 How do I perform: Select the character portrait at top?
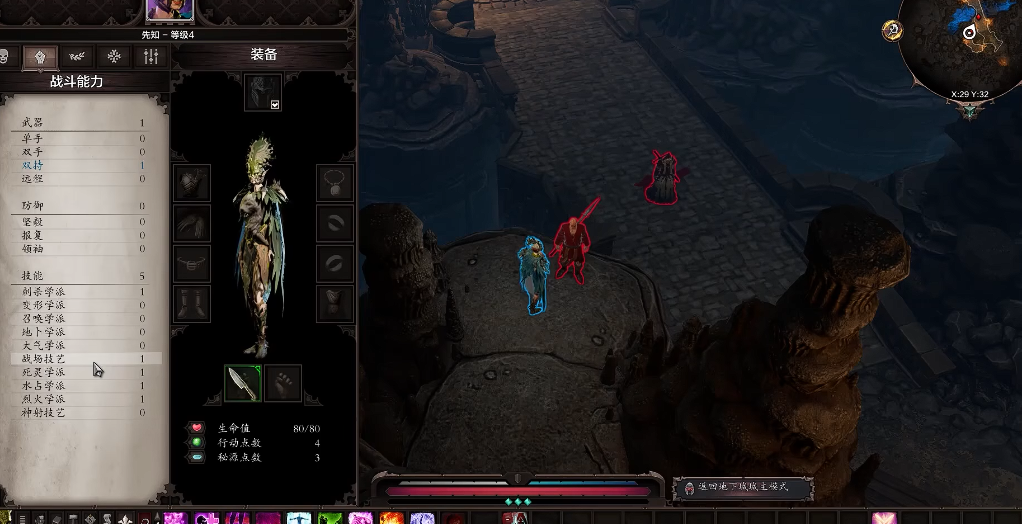tap(170, 10)
